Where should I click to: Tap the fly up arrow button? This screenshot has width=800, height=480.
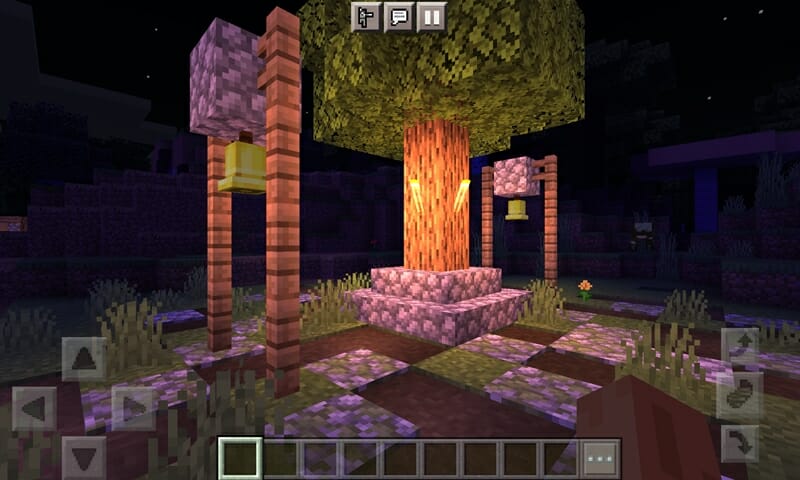pos(741,347)
